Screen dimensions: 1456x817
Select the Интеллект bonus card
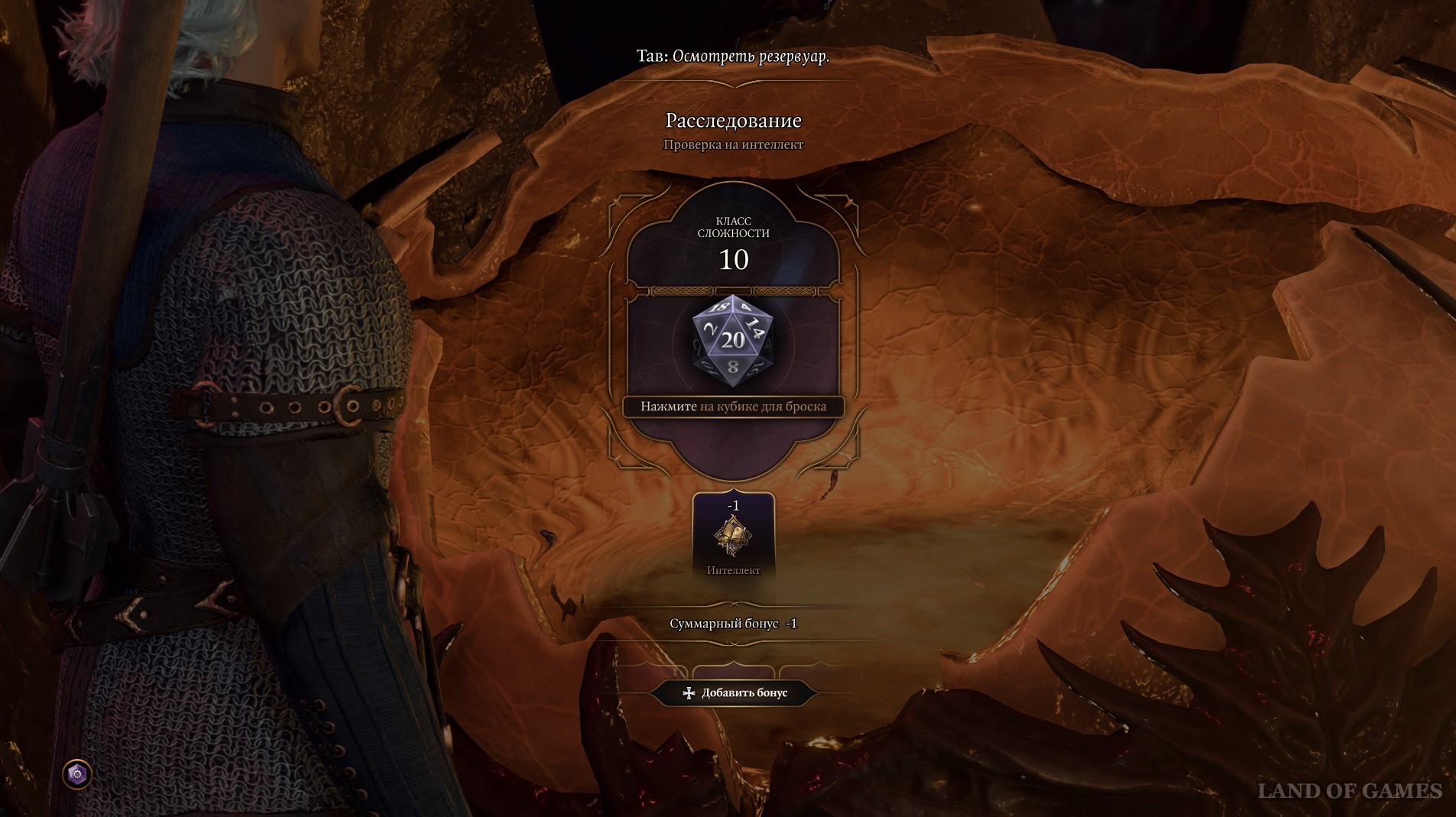[x=733, y=537]
